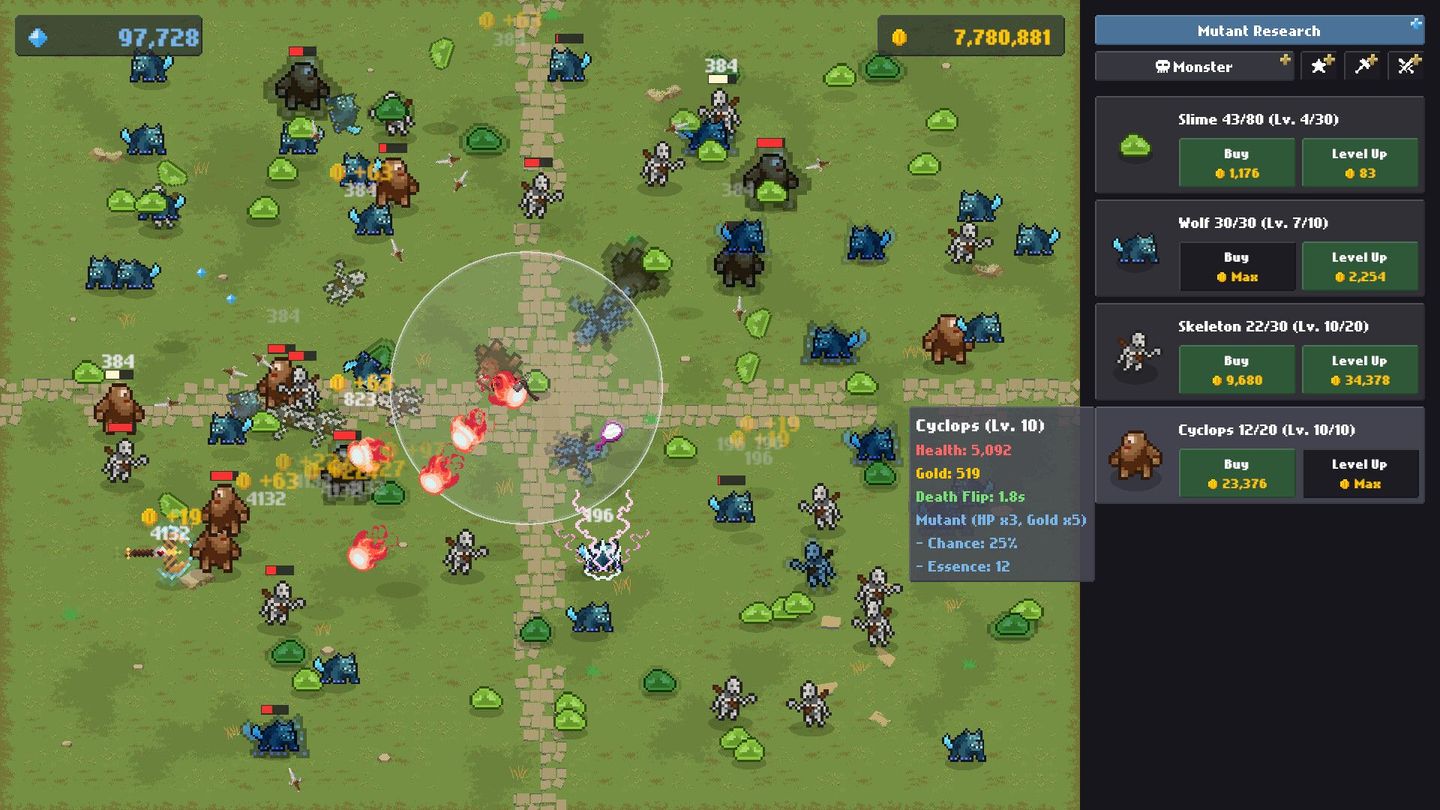Image resolution: width=1440 pixels, height=810 pixels.
Task: Click the plus beside the Monster label
Action: tap(1284, 62)
